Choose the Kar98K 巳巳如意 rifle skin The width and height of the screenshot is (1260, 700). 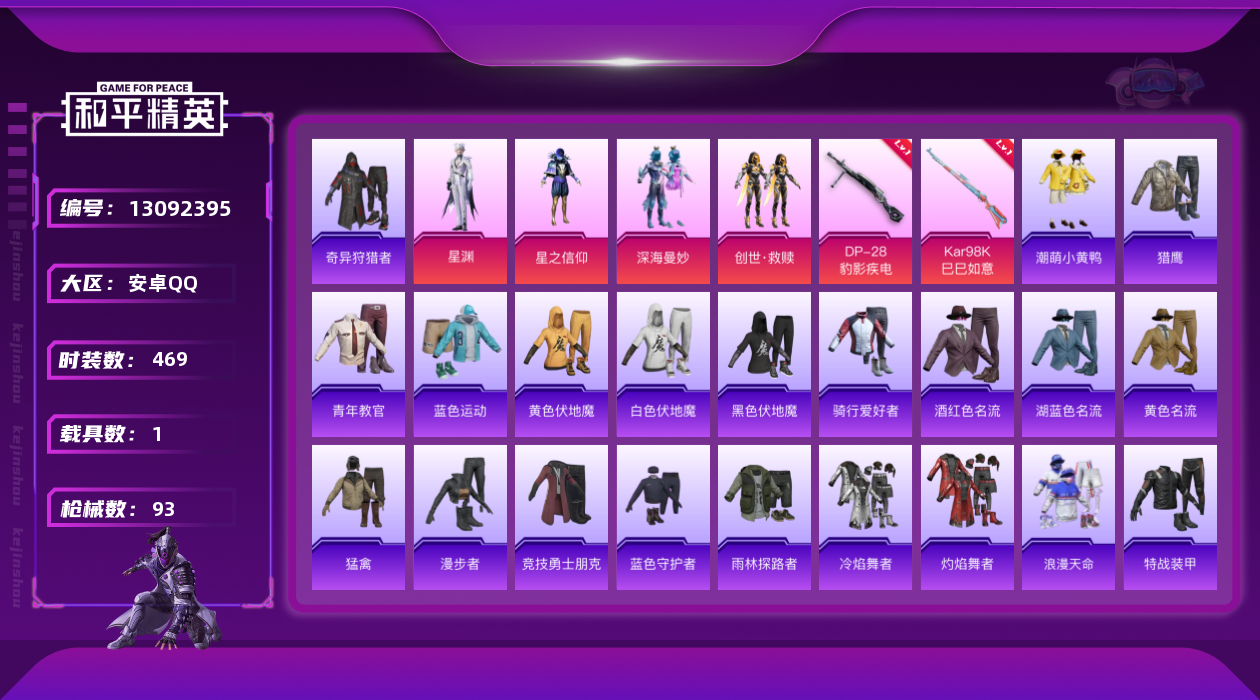967,211
